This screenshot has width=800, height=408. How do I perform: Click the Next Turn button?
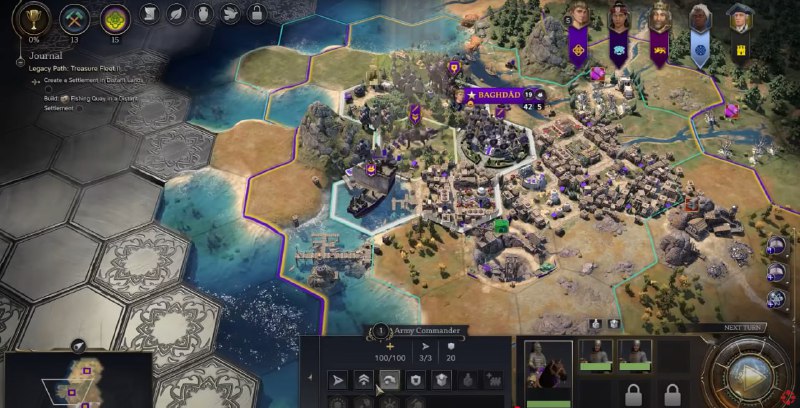[746, 372]
